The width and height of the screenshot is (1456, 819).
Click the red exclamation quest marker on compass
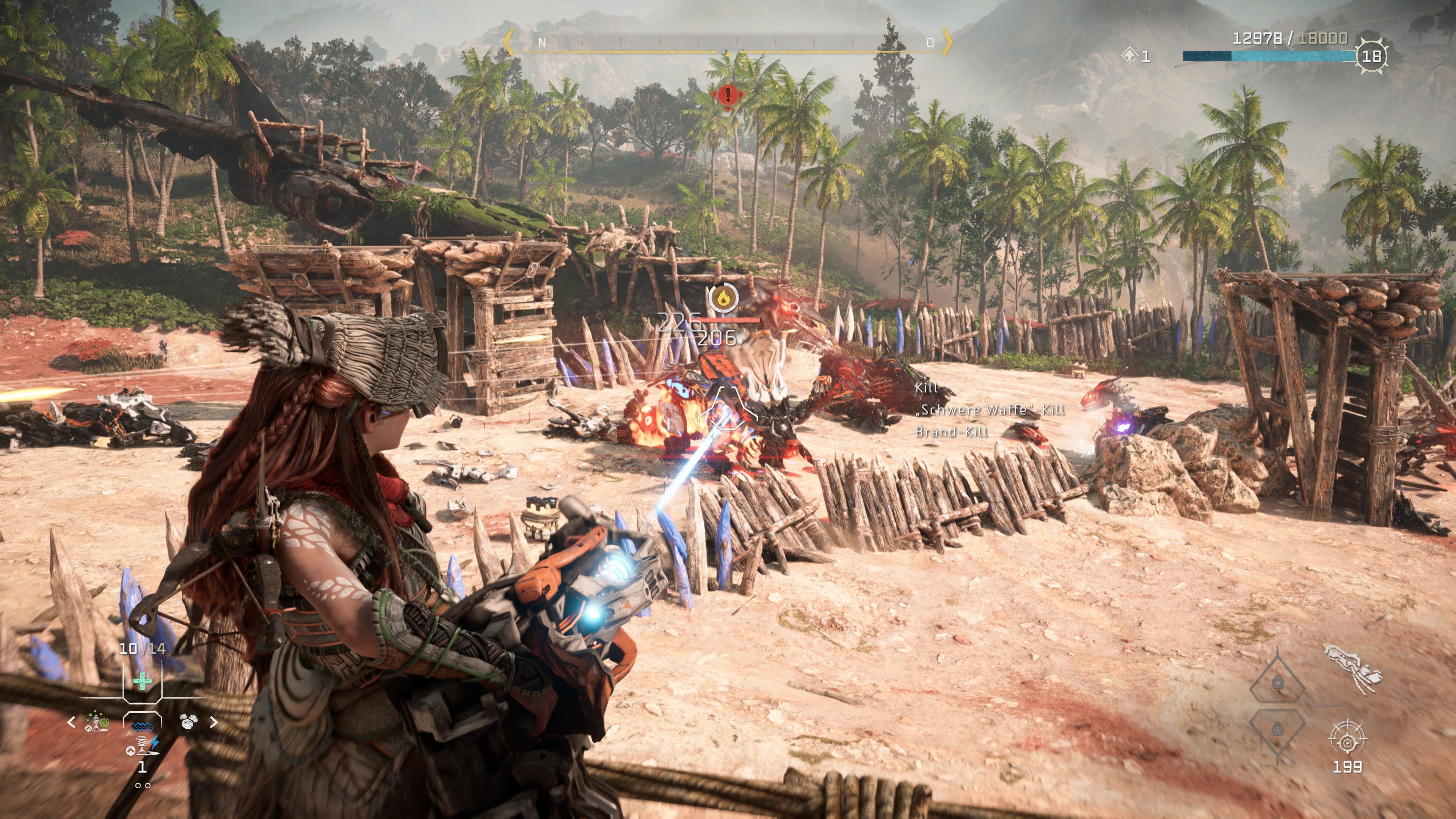(728, 96)
